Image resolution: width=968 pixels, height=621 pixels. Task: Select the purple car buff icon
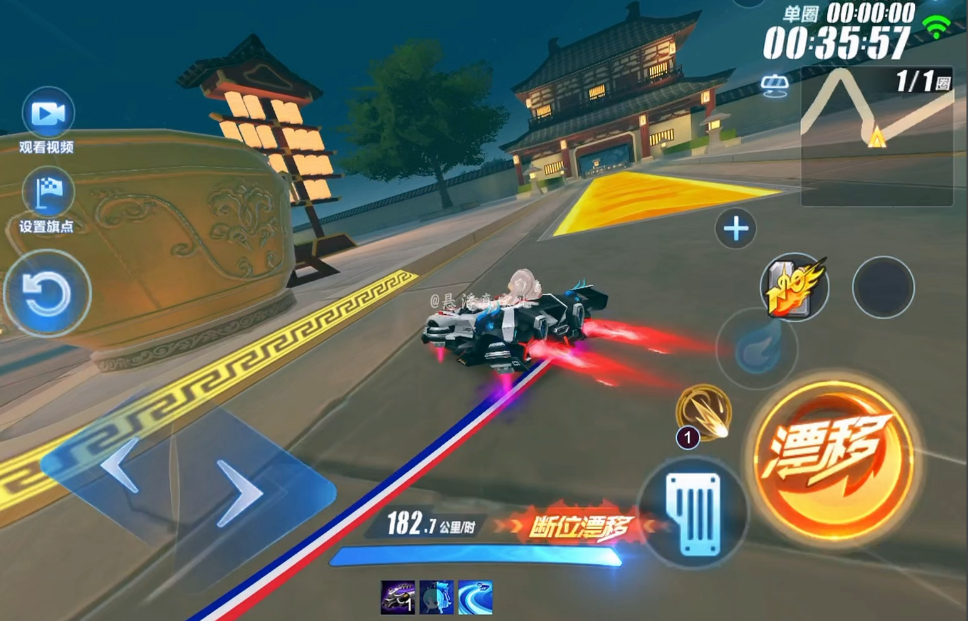click(x=397, y=597)
